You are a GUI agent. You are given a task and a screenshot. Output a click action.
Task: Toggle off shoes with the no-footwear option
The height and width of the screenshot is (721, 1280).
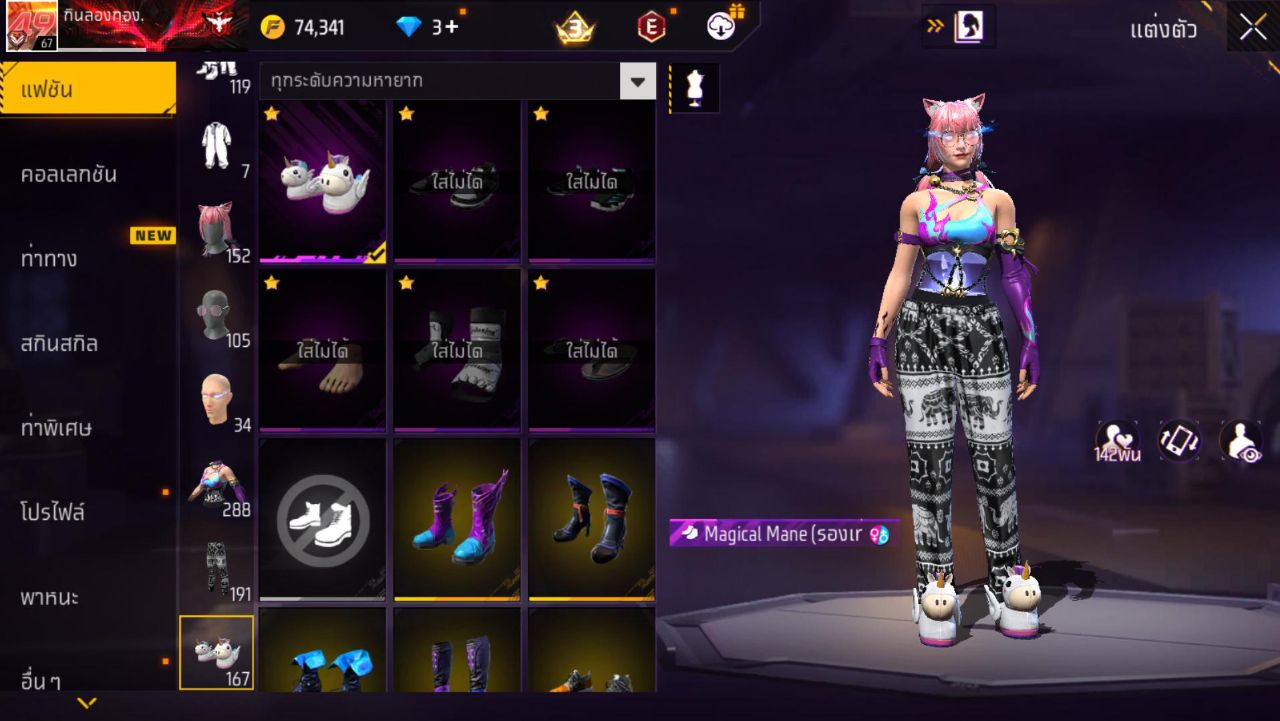[x=321, y=518]
